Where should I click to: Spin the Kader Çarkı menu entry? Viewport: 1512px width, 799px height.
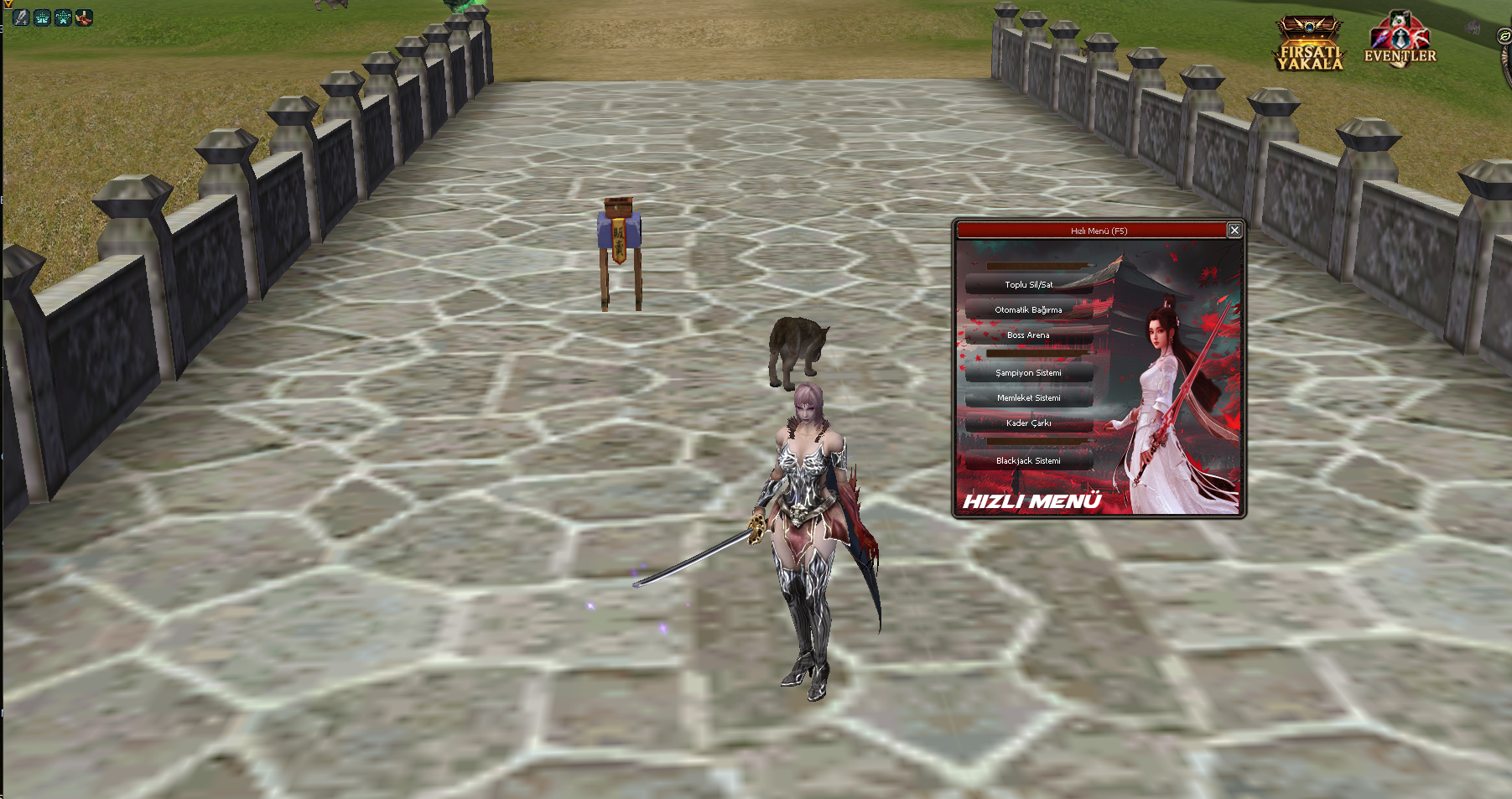1028,423
